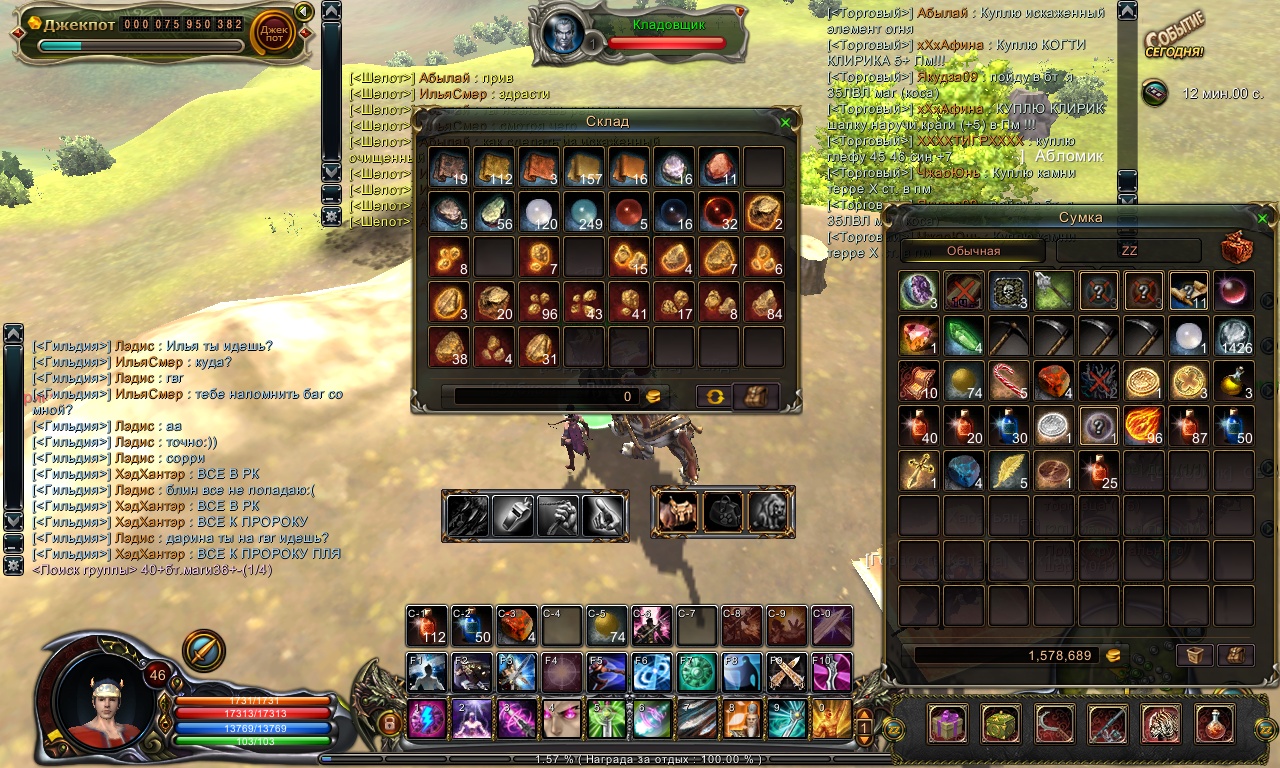Click the whistle action icon
1280x768 pixels.
point(512,515)
